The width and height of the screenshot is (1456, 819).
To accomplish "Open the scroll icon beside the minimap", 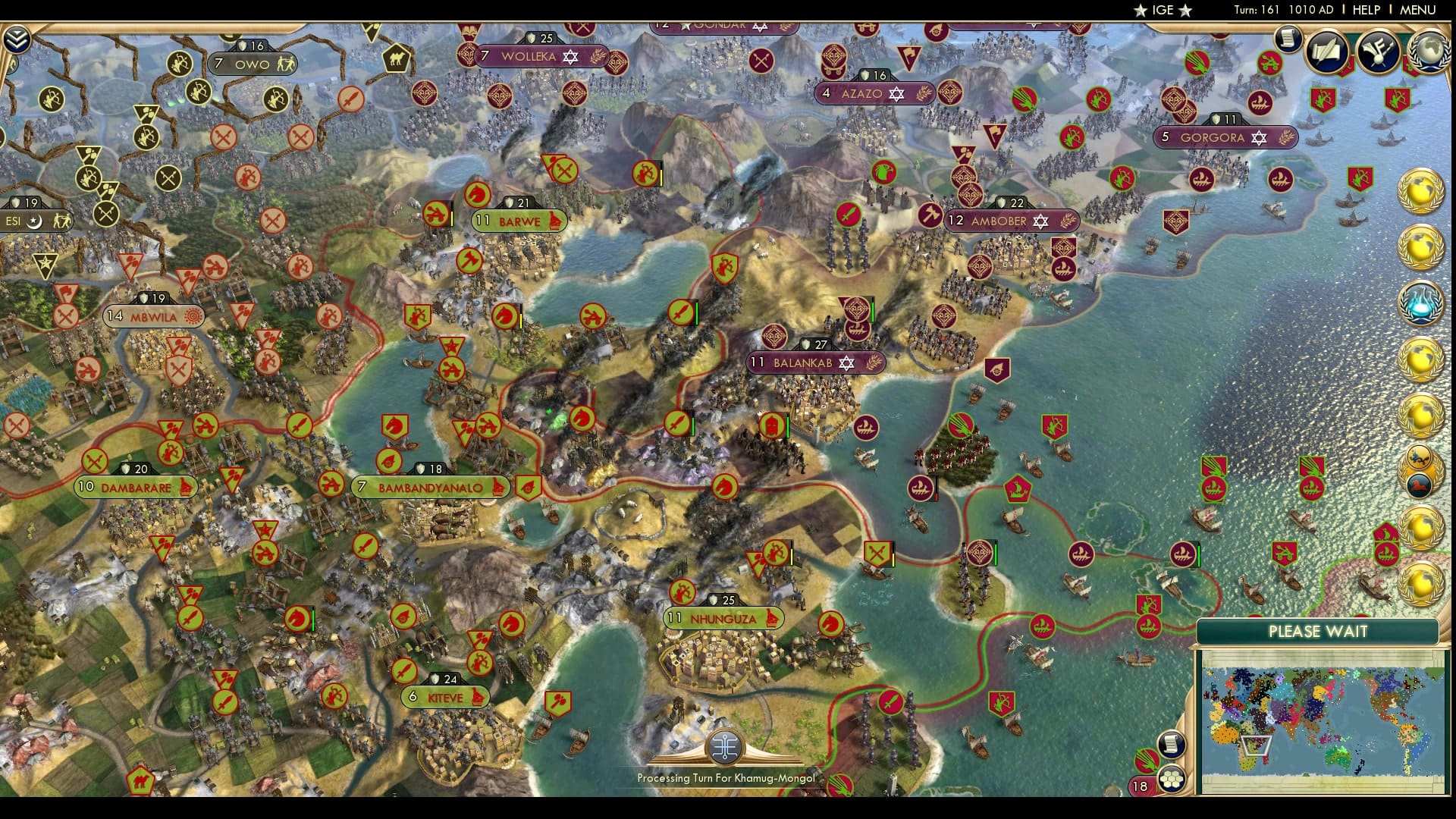I will [1171, 745].
